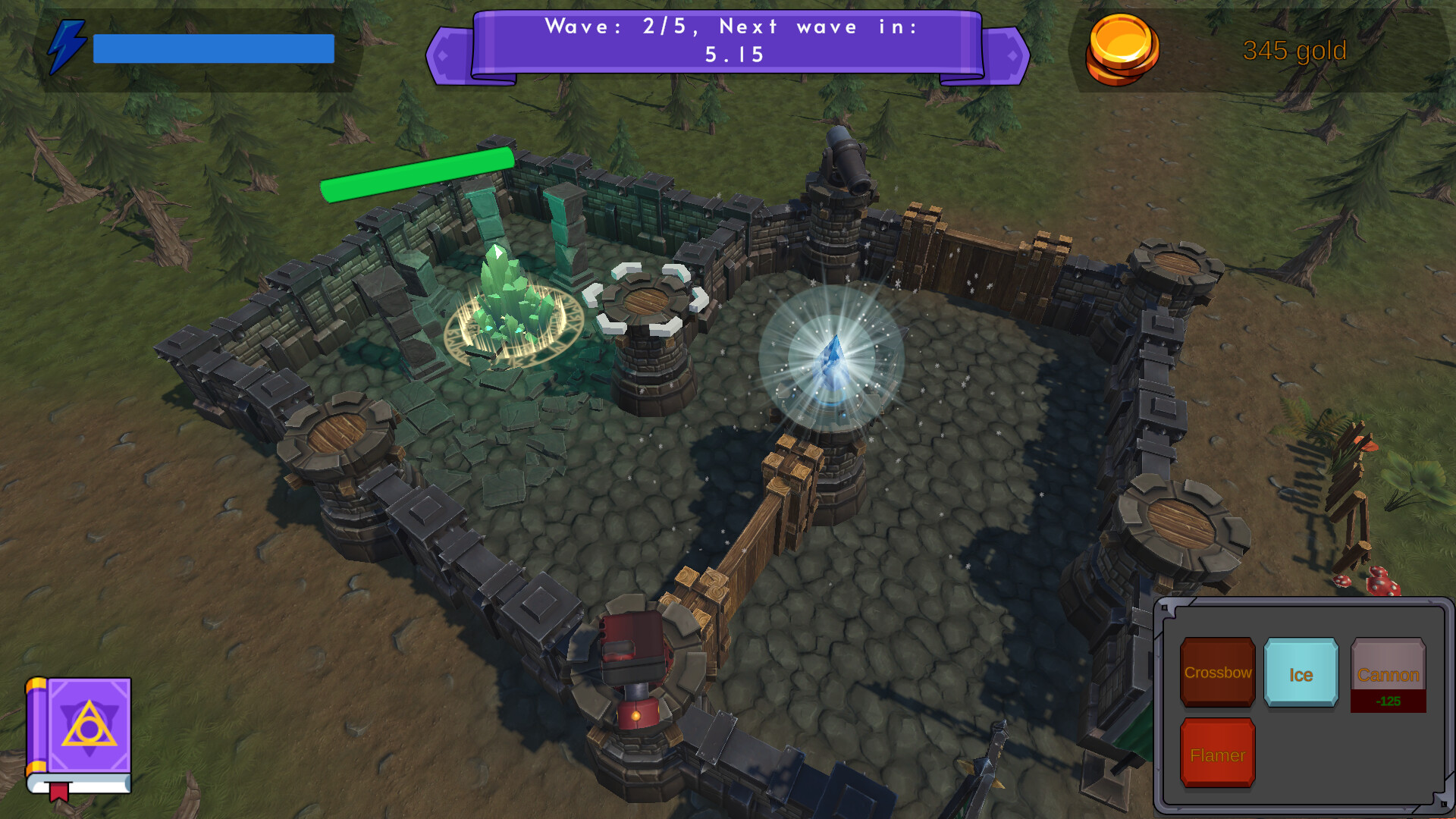Select the Crossbow tower build icon
1456x819 pixels.
point(1216,672)
